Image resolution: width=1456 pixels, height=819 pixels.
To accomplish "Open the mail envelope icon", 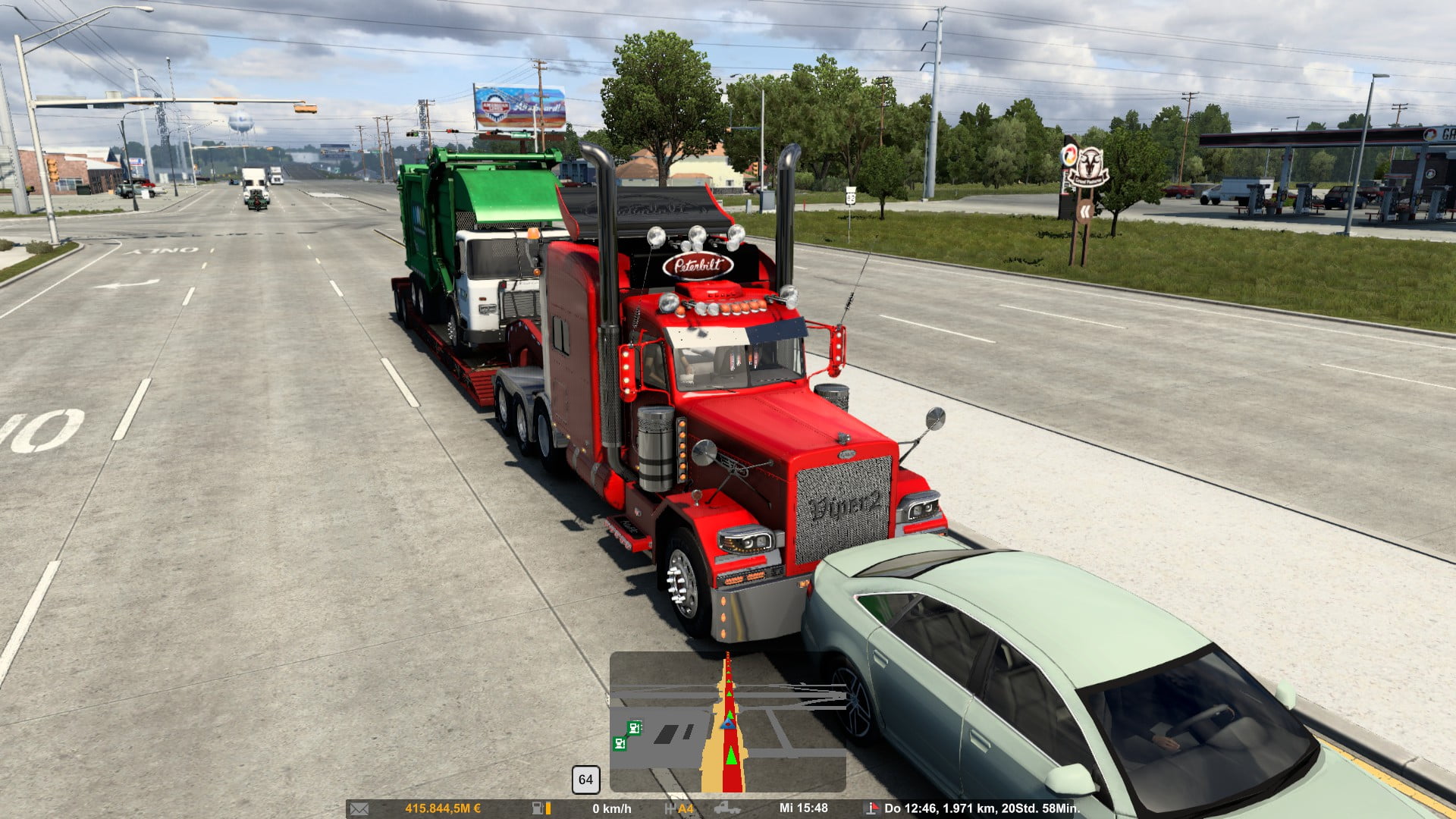I will tap(359, 808).
